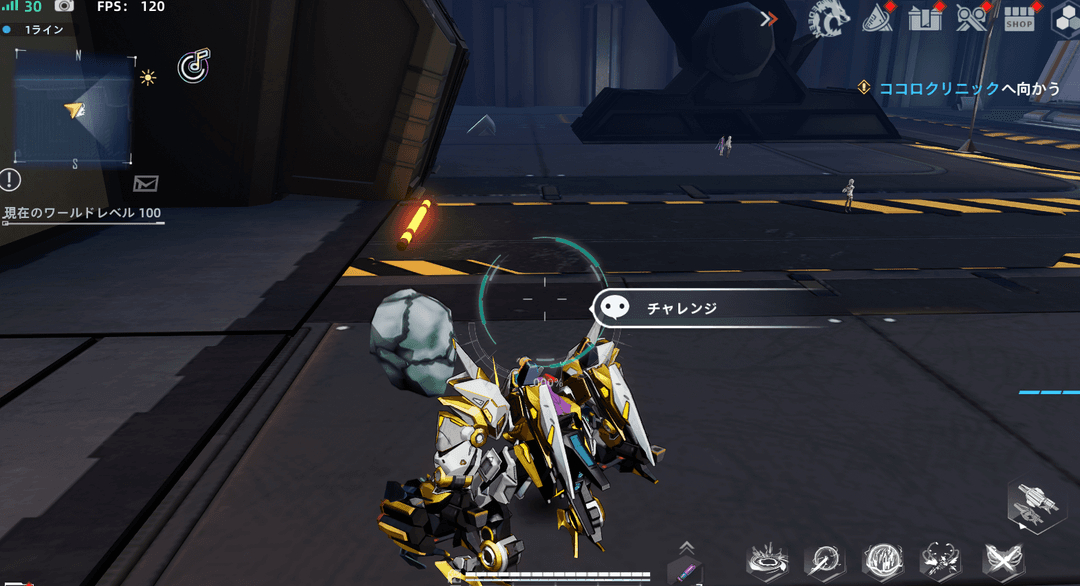The height and width of the screenshot is (586, 1080).
Task: Open the music note icon
Action: coord(193,66)
